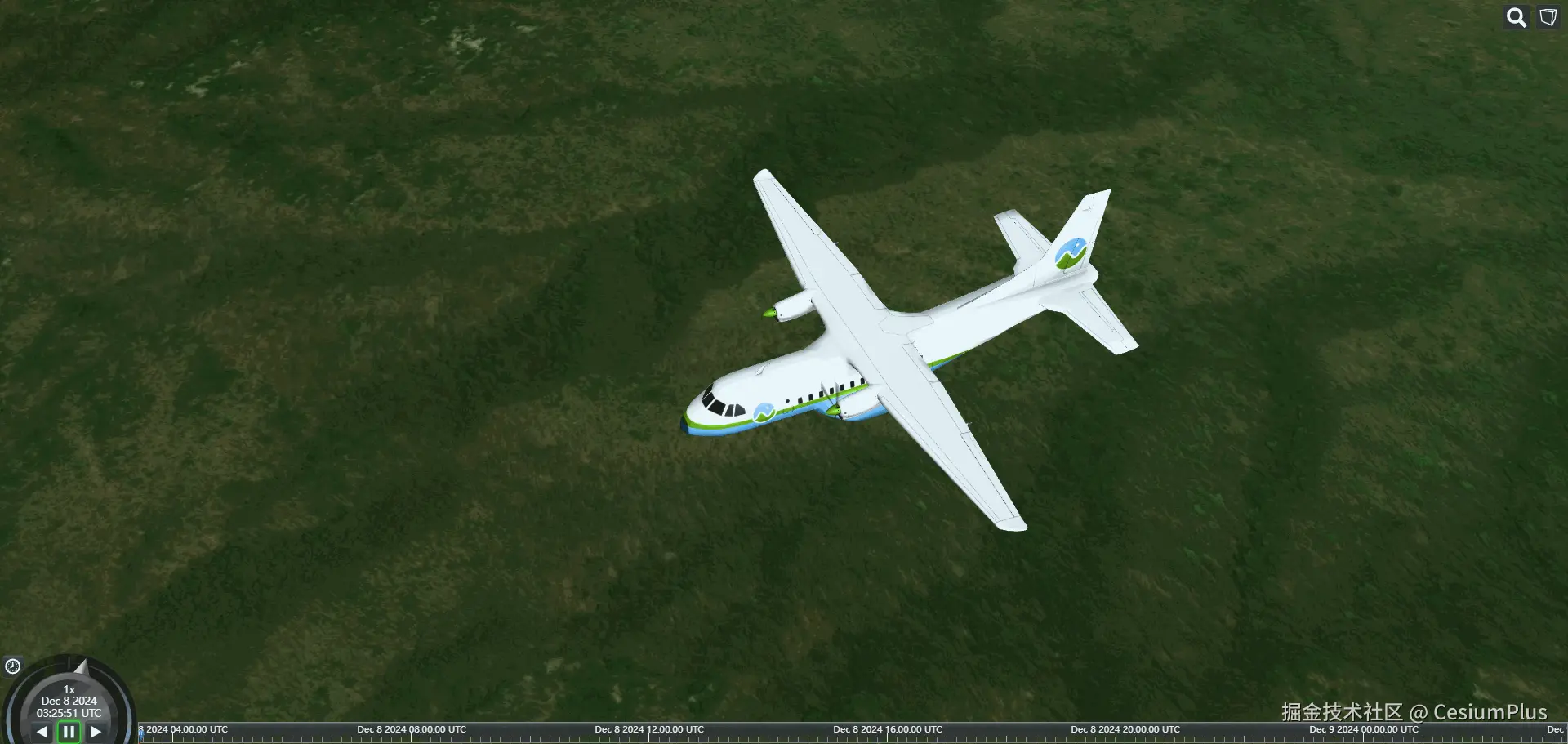1568x744 pixels.
Task: Play the animation forward
Action: [x=96, y=732]
